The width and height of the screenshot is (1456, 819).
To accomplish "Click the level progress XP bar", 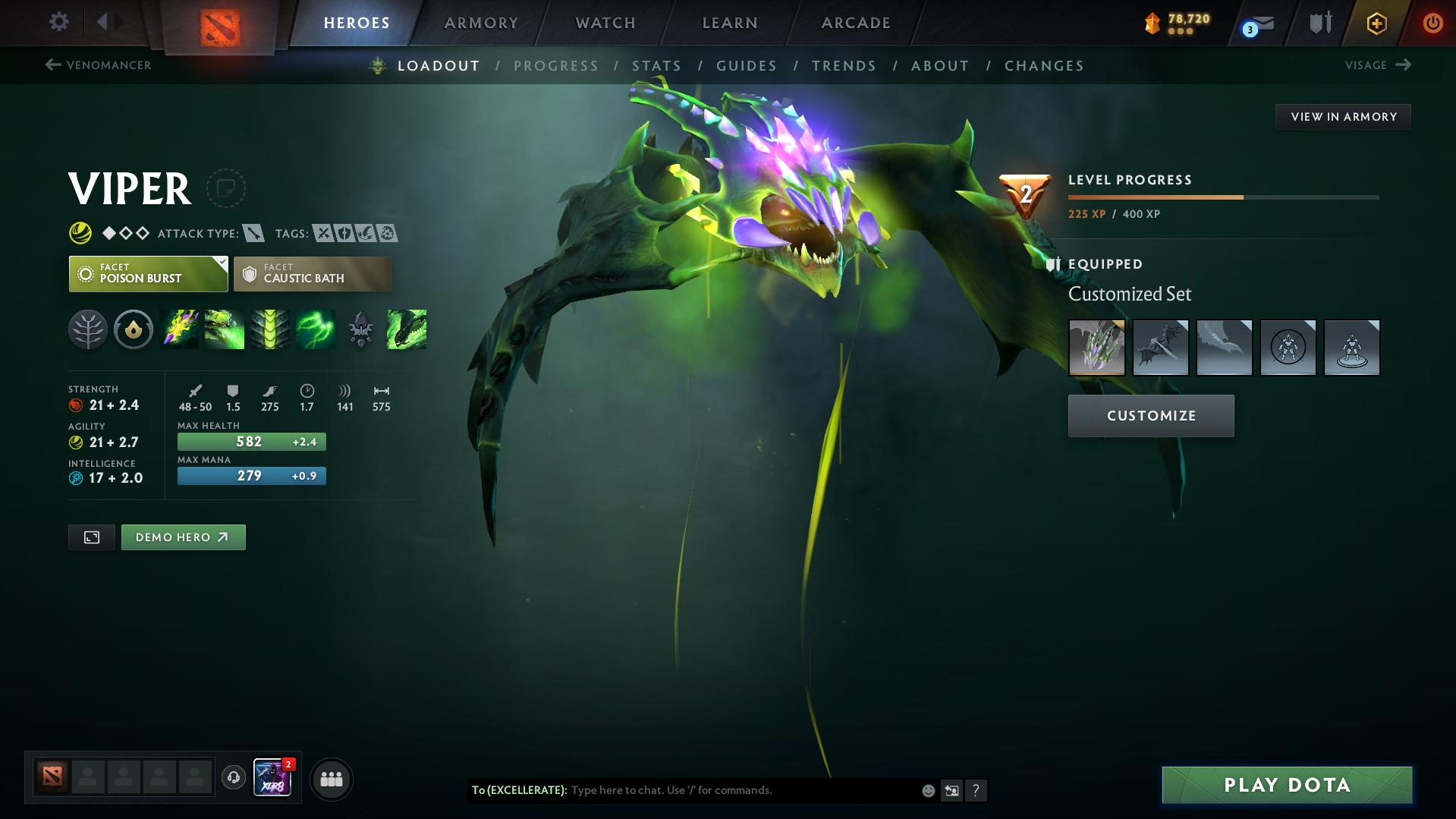I will point(1222,197).
